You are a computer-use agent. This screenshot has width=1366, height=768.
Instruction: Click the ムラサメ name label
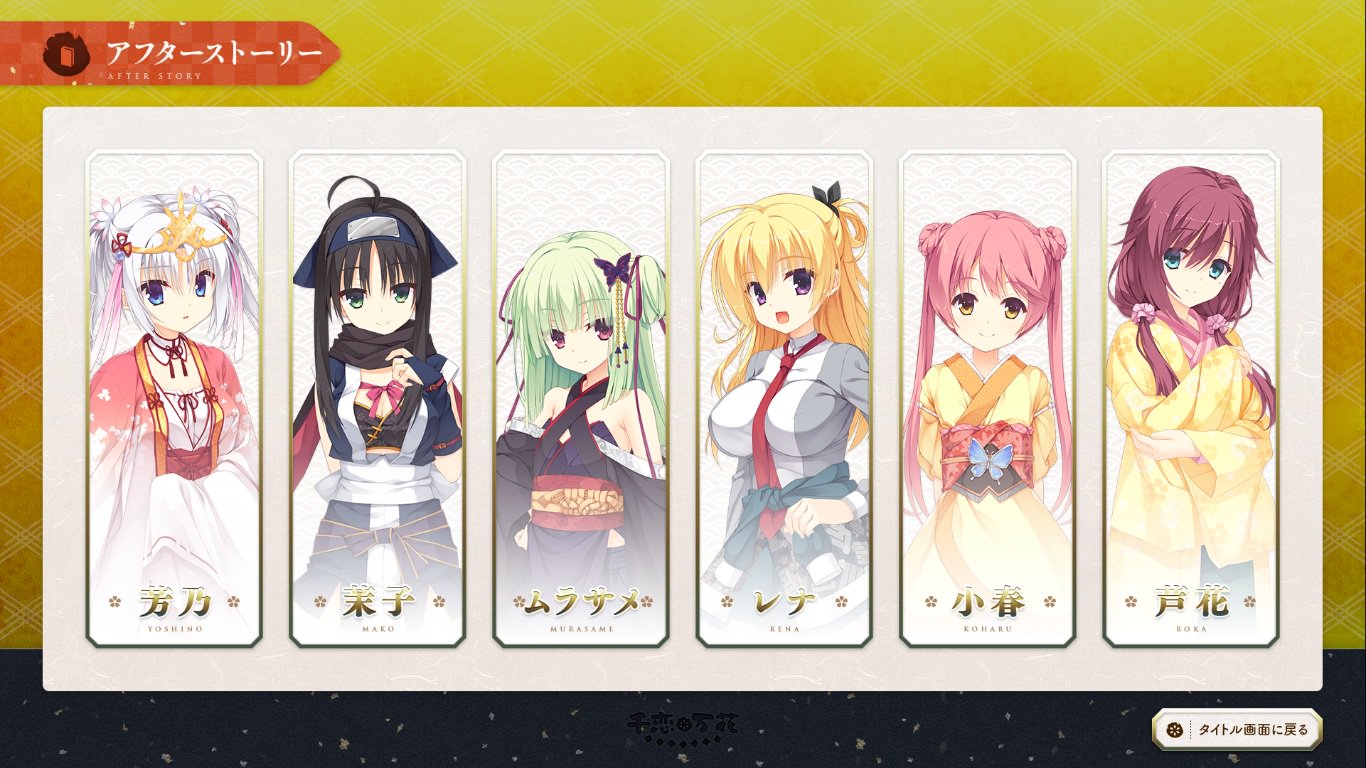coord(581,601)
